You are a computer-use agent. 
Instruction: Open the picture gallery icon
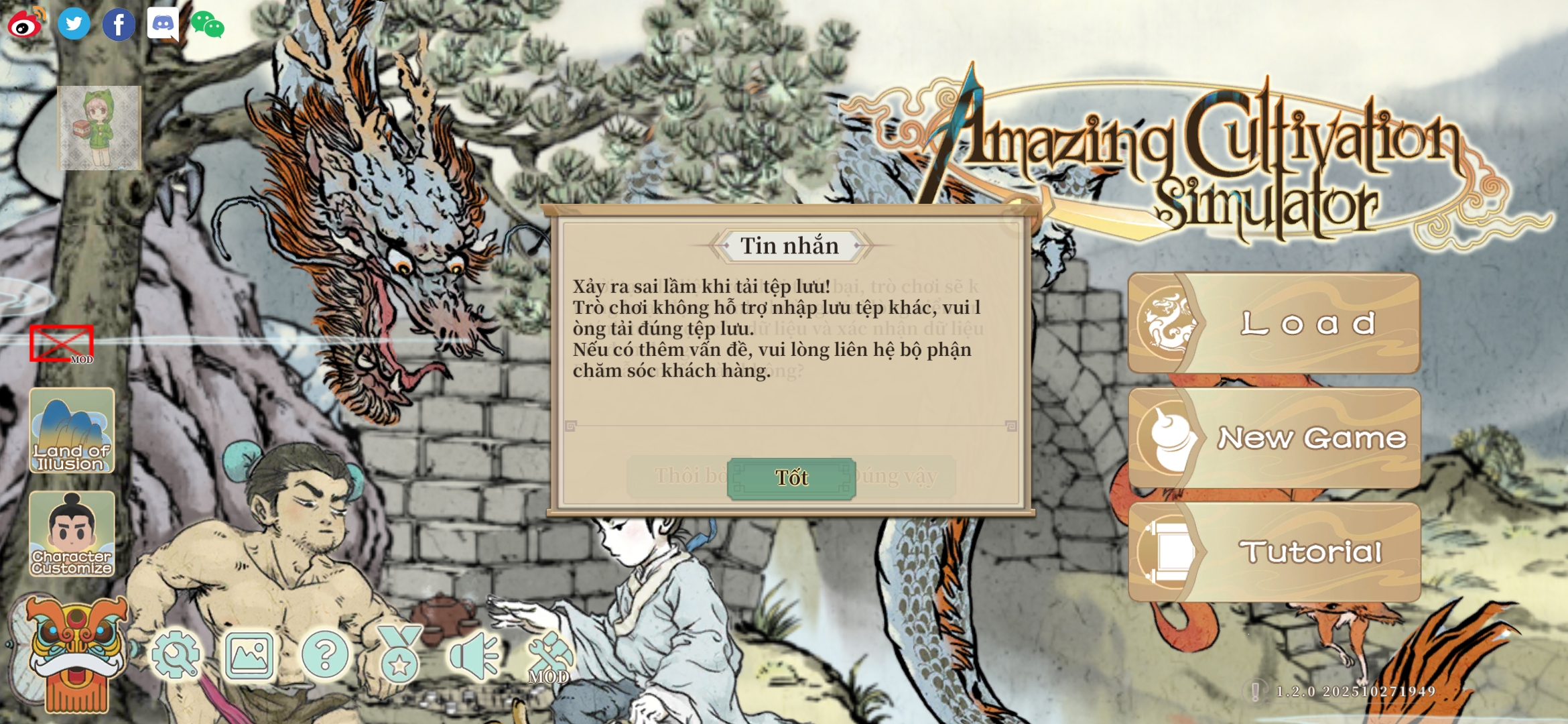click(249, 655)
